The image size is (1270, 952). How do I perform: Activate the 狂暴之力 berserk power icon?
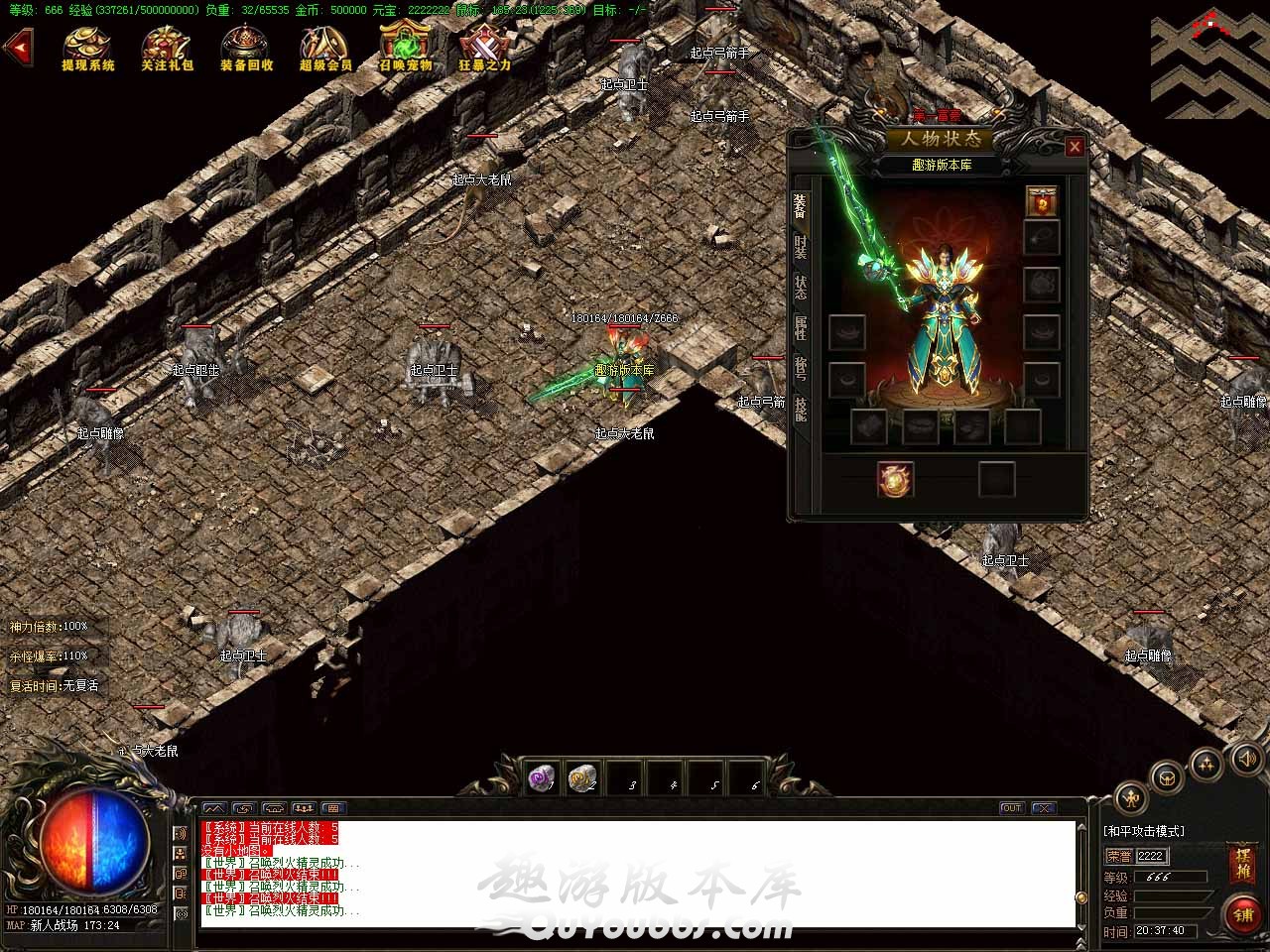coord(484,48)
